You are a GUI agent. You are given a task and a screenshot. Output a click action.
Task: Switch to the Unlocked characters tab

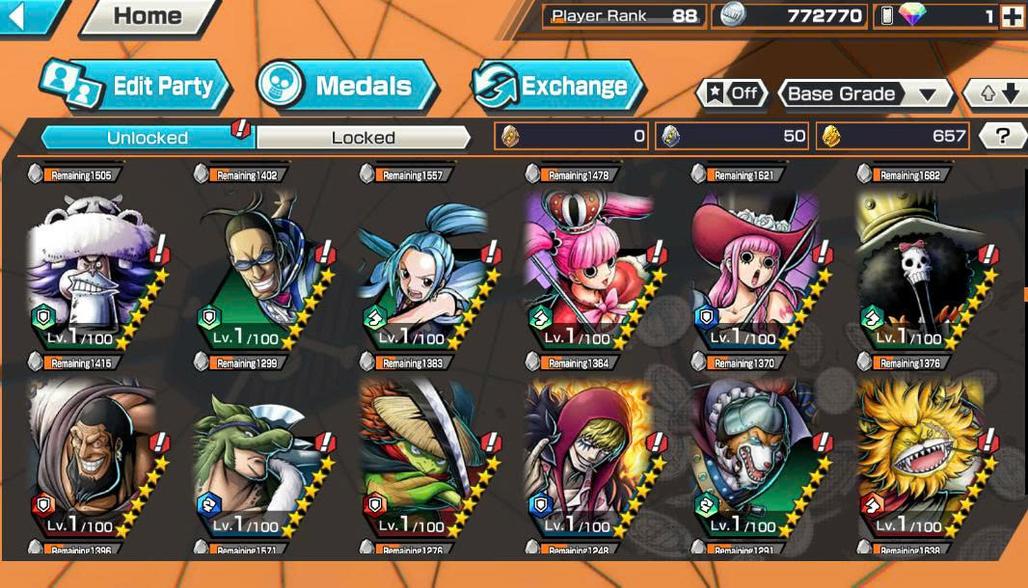147,137
